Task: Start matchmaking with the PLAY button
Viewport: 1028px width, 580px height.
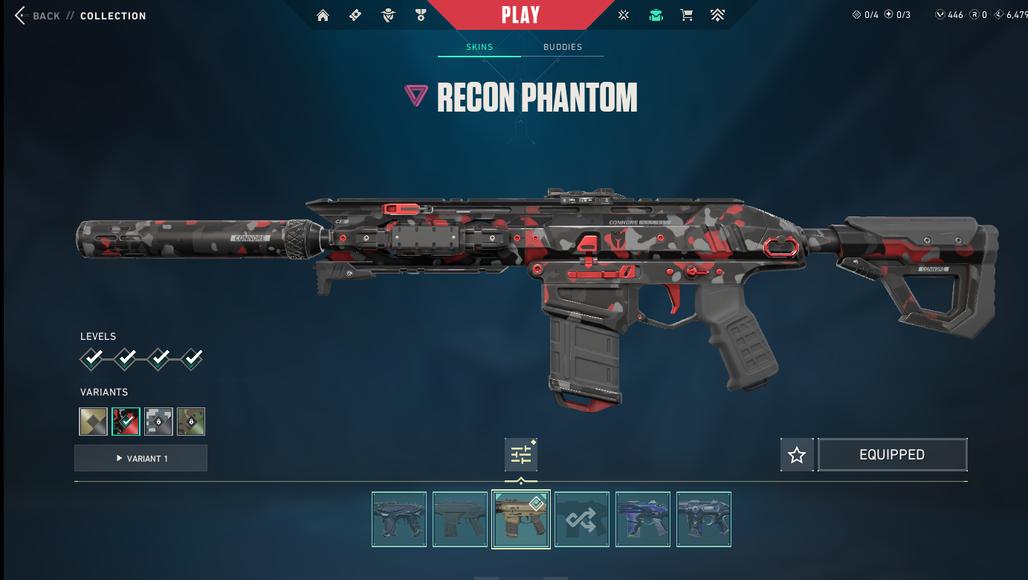Action: [520, 15]
